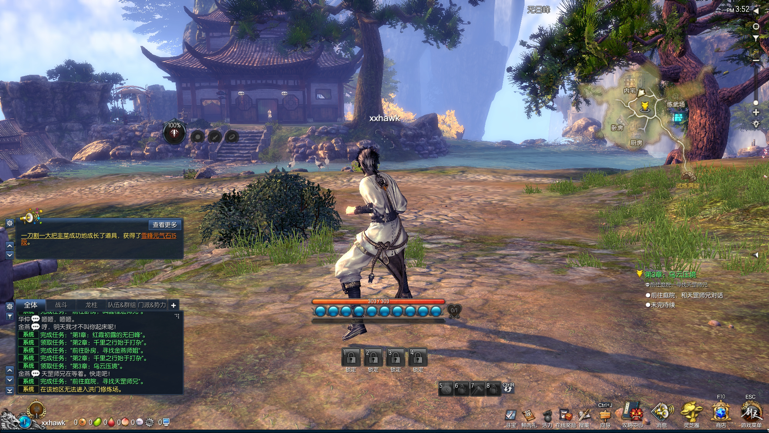The height and width of the screenshot is (433, 769).
Task: Zoom in the minimap with plus button
Action: [x=756, y=113]
